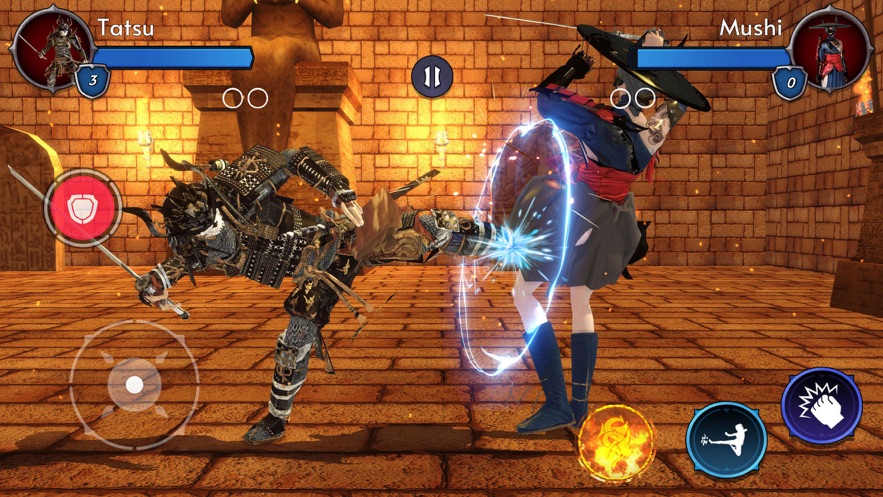Pause the fight with the center button
The image size is (883, 497).
pos(432,77)
